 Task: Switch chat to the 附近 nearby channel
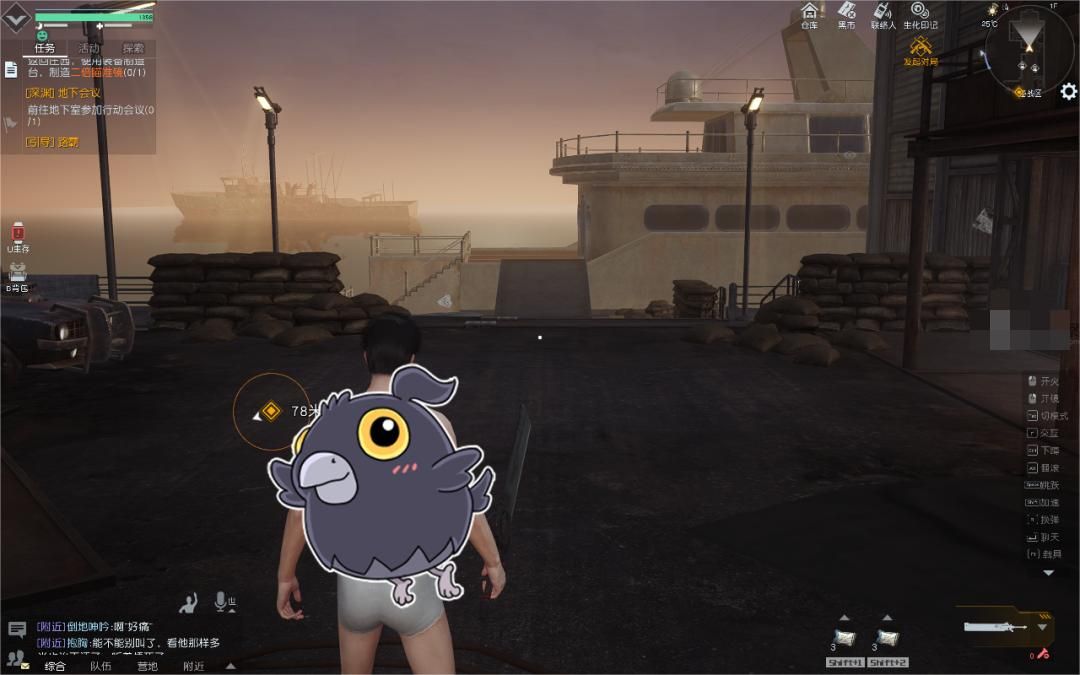(x=193, y=666)
